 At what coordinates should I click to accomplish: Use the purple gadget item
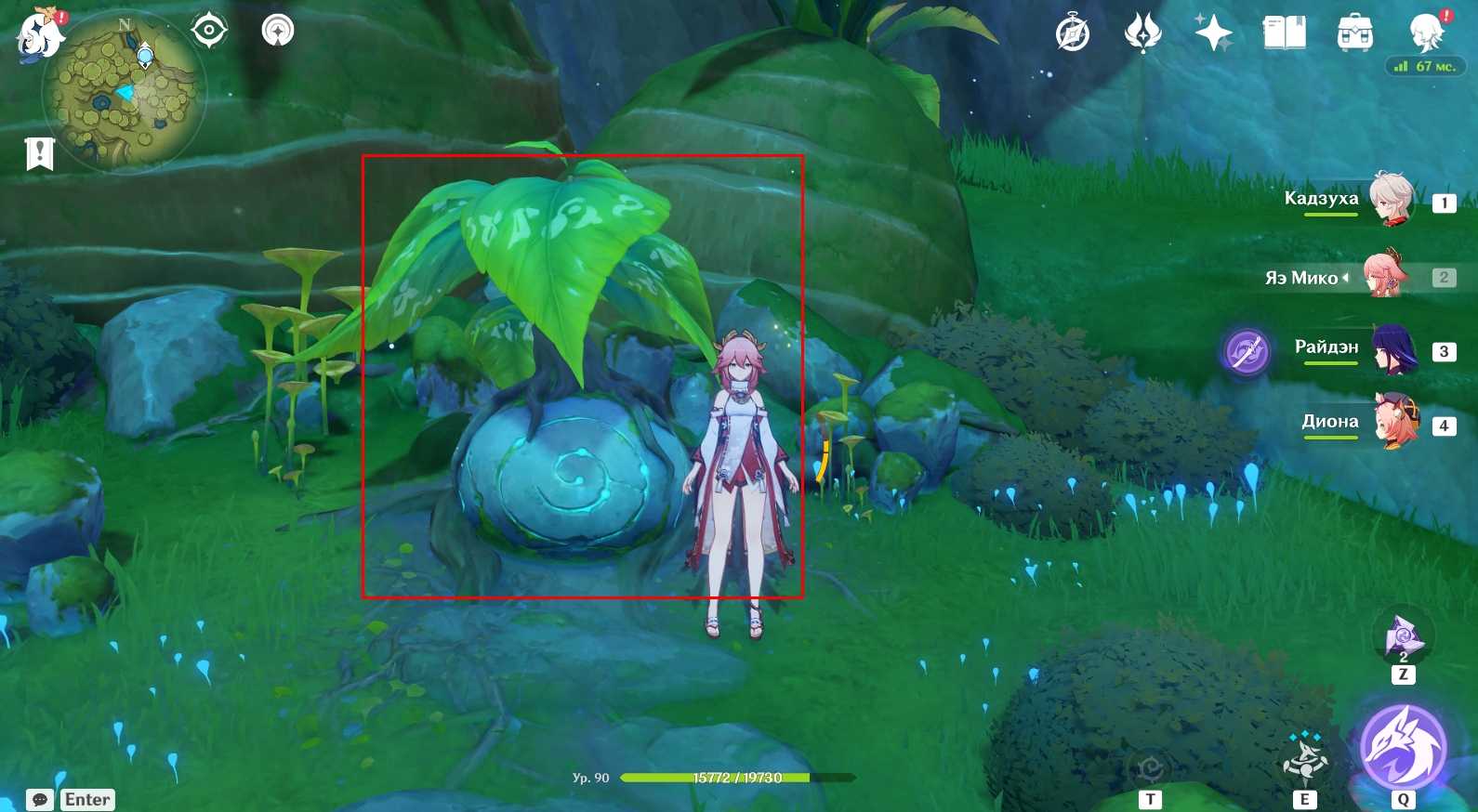click(x=1403, y=637)
